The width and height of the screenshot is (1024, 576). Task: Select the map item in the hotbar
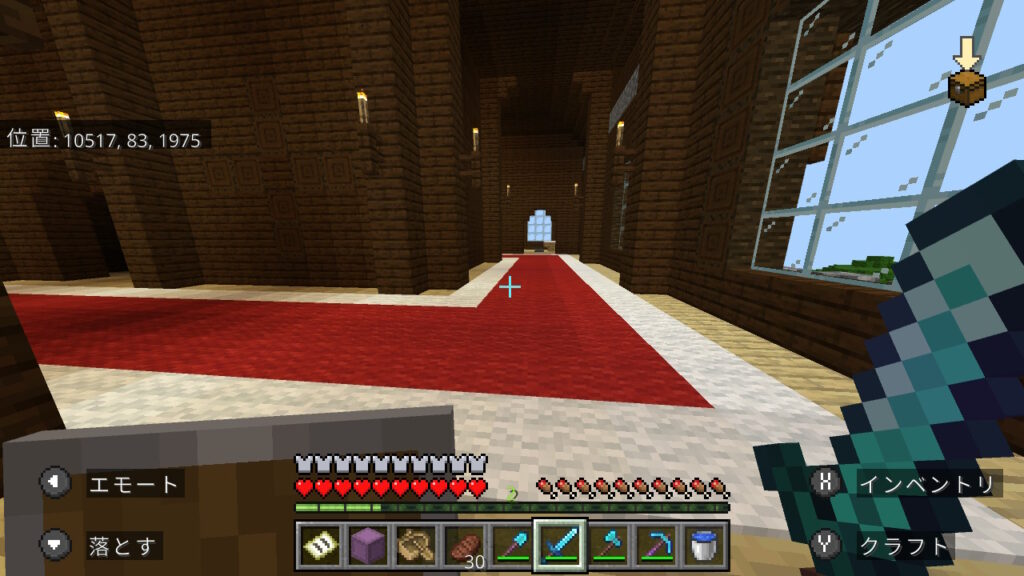click(319, 545)
